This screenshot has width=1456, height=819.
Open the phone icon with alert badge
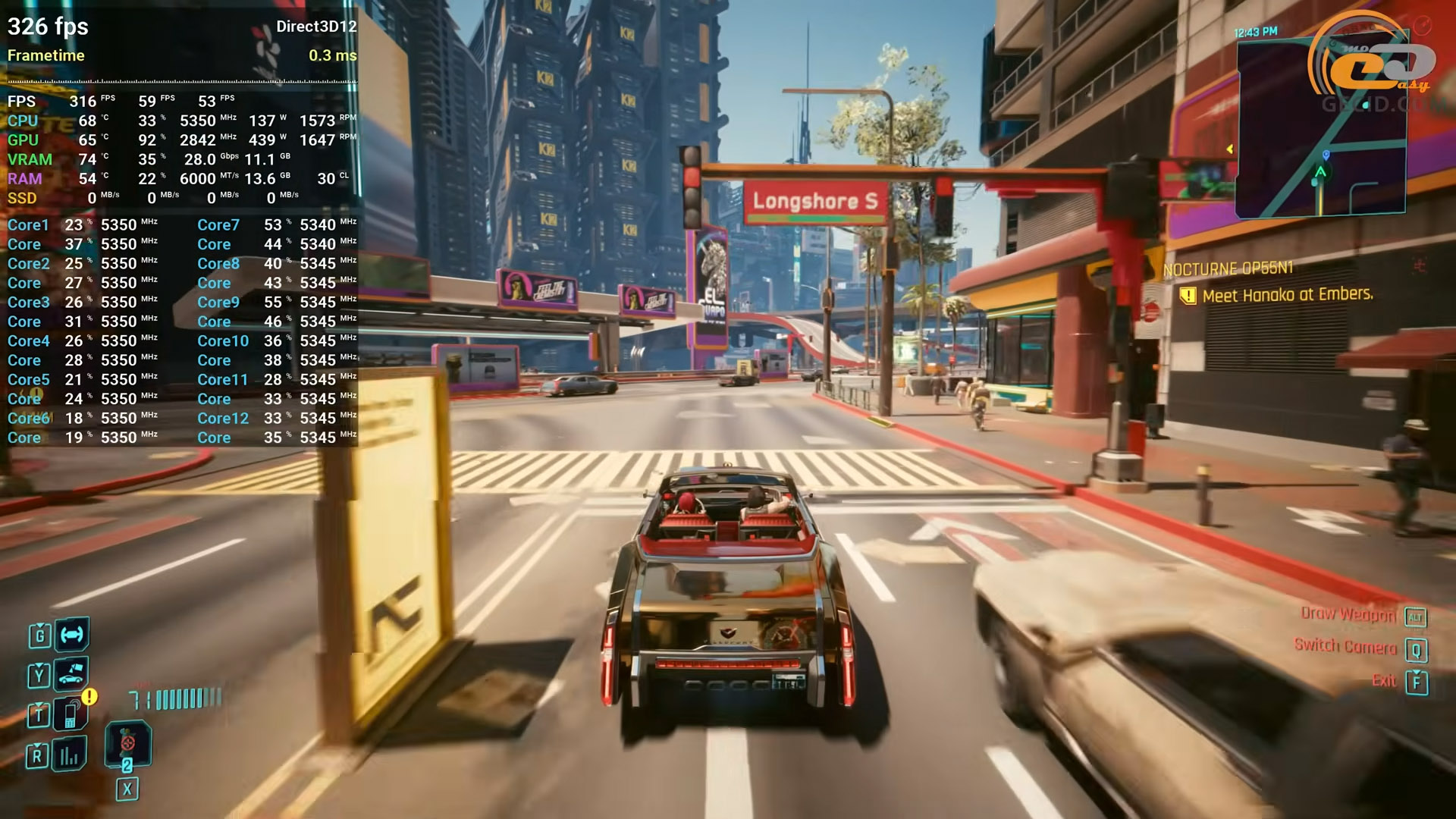(x=71, y=714)
